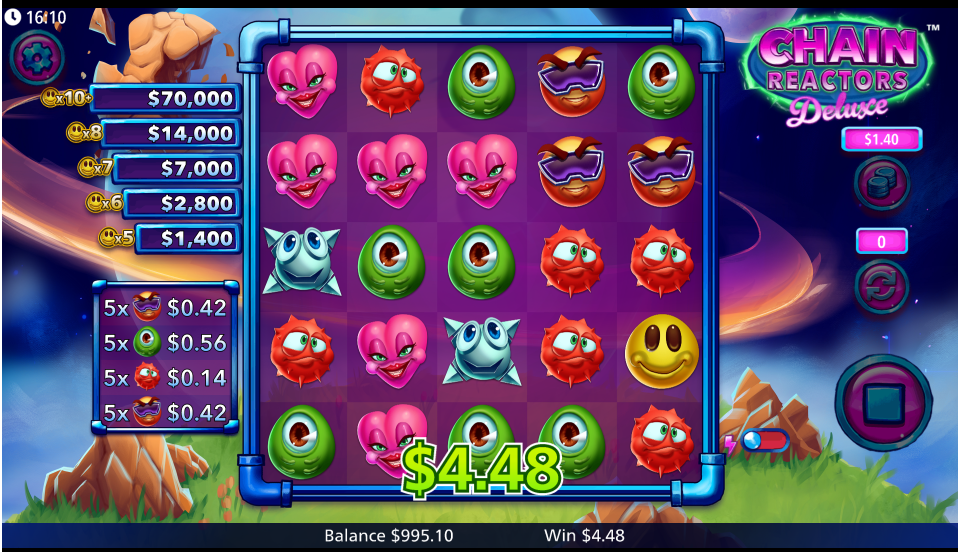Toggle the lightning turbo switch
The height and width of the screenshot is (552, 958).
(764, 440)
